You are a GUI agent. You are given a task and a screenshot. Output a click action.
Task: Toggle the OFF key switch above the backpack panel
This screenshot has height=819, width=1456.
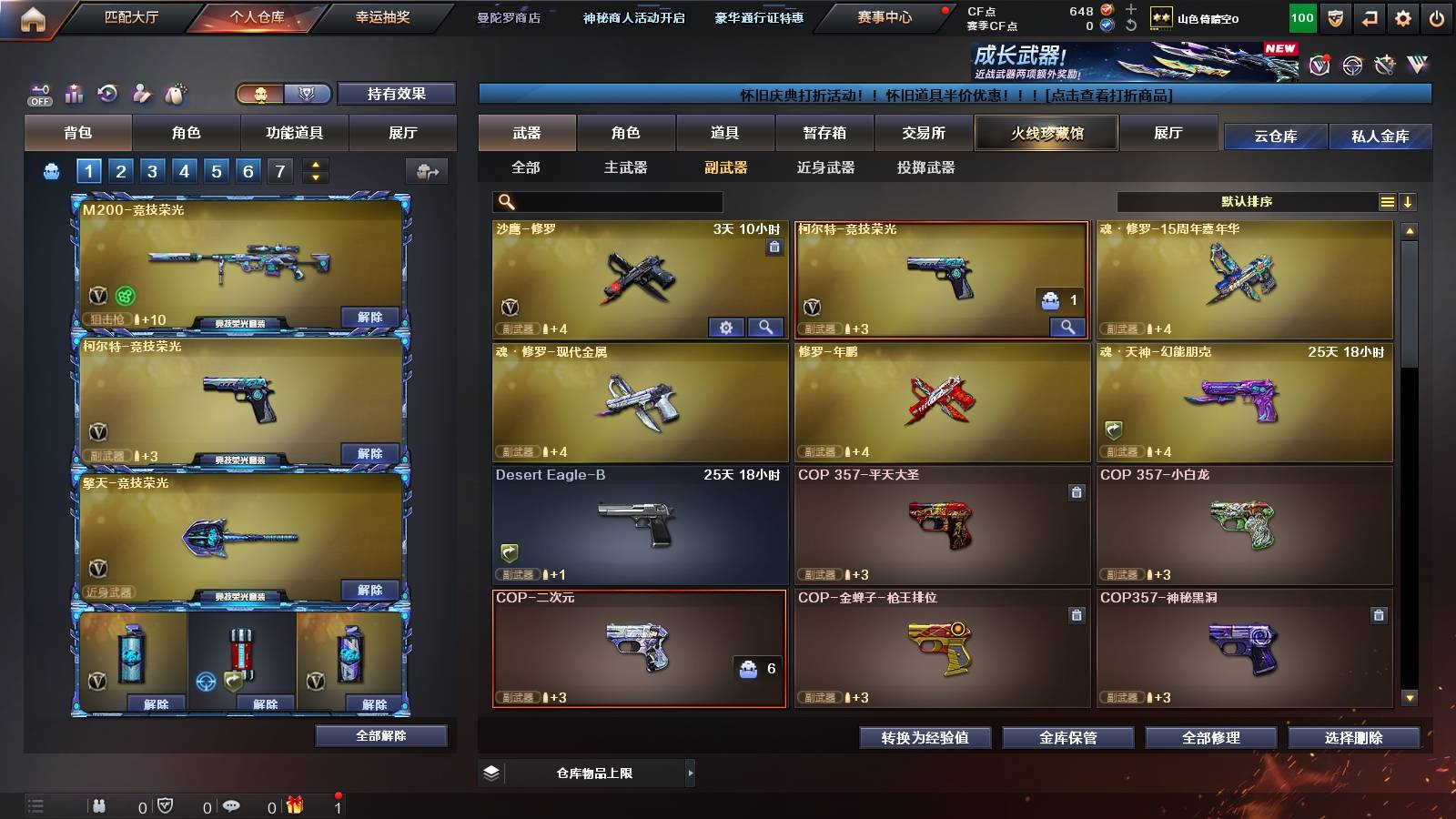click(x=38, y=95)
